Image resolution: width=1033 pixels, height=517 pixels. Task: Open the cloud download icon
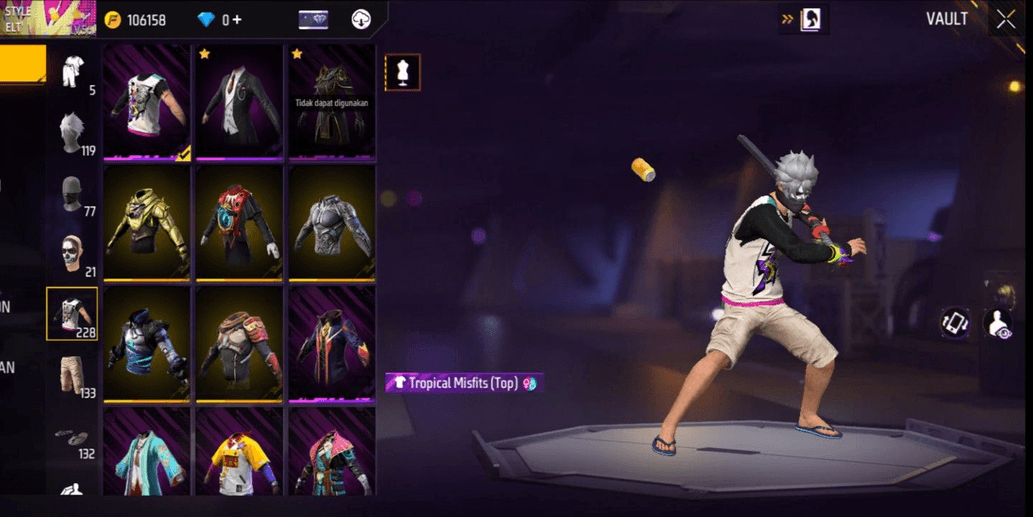coord(361,20)
